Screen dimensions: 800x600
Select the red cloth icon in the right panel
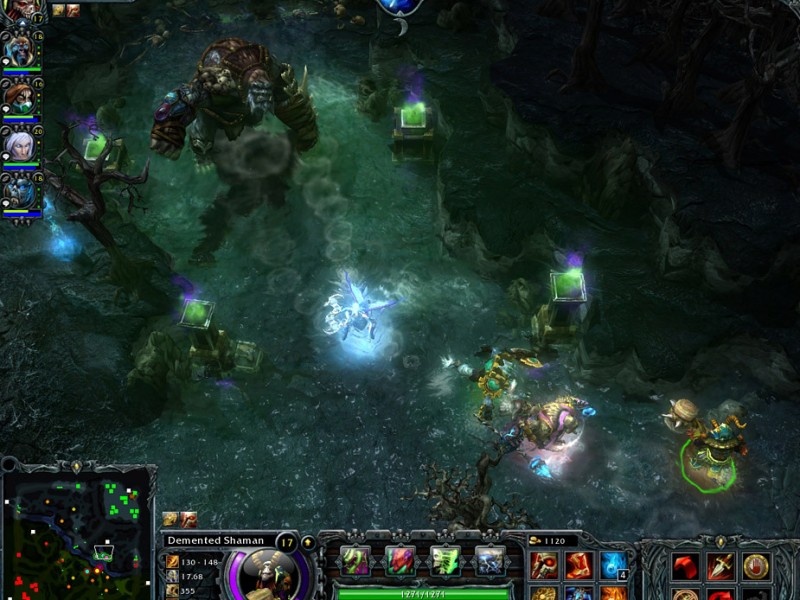tap(685, 566)
